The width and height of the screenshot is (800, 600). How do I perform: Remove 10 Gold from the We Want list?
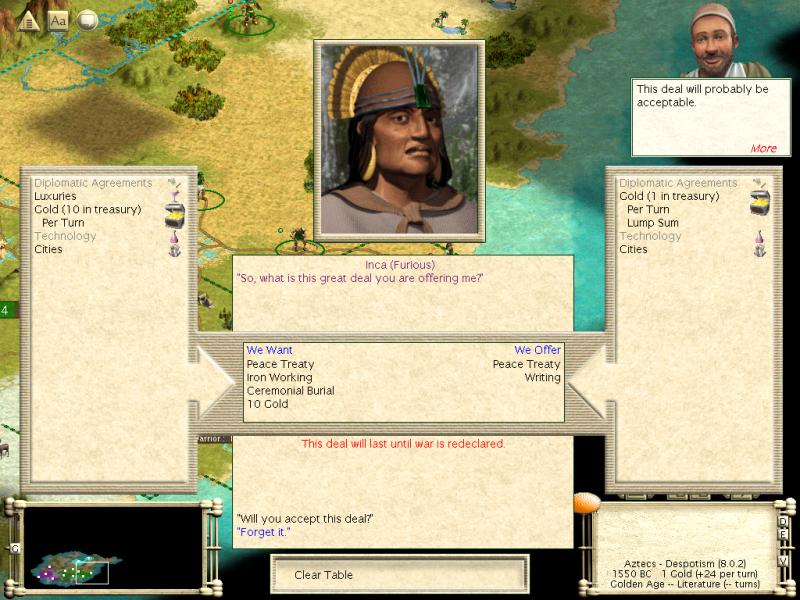coord(267,404)
